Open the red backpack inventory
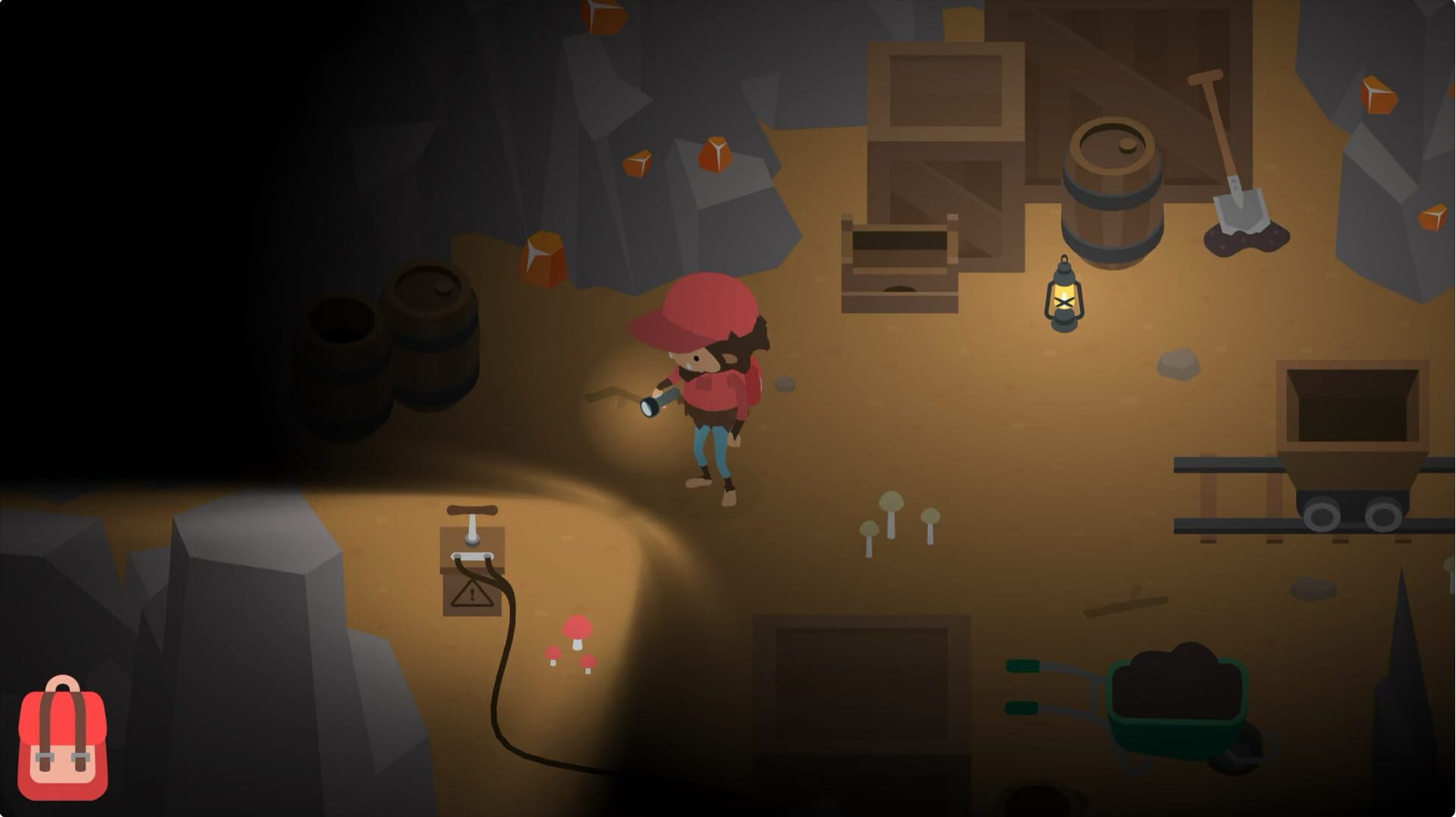Screen dimensions: 1456x817 click(x=62, y=740)
